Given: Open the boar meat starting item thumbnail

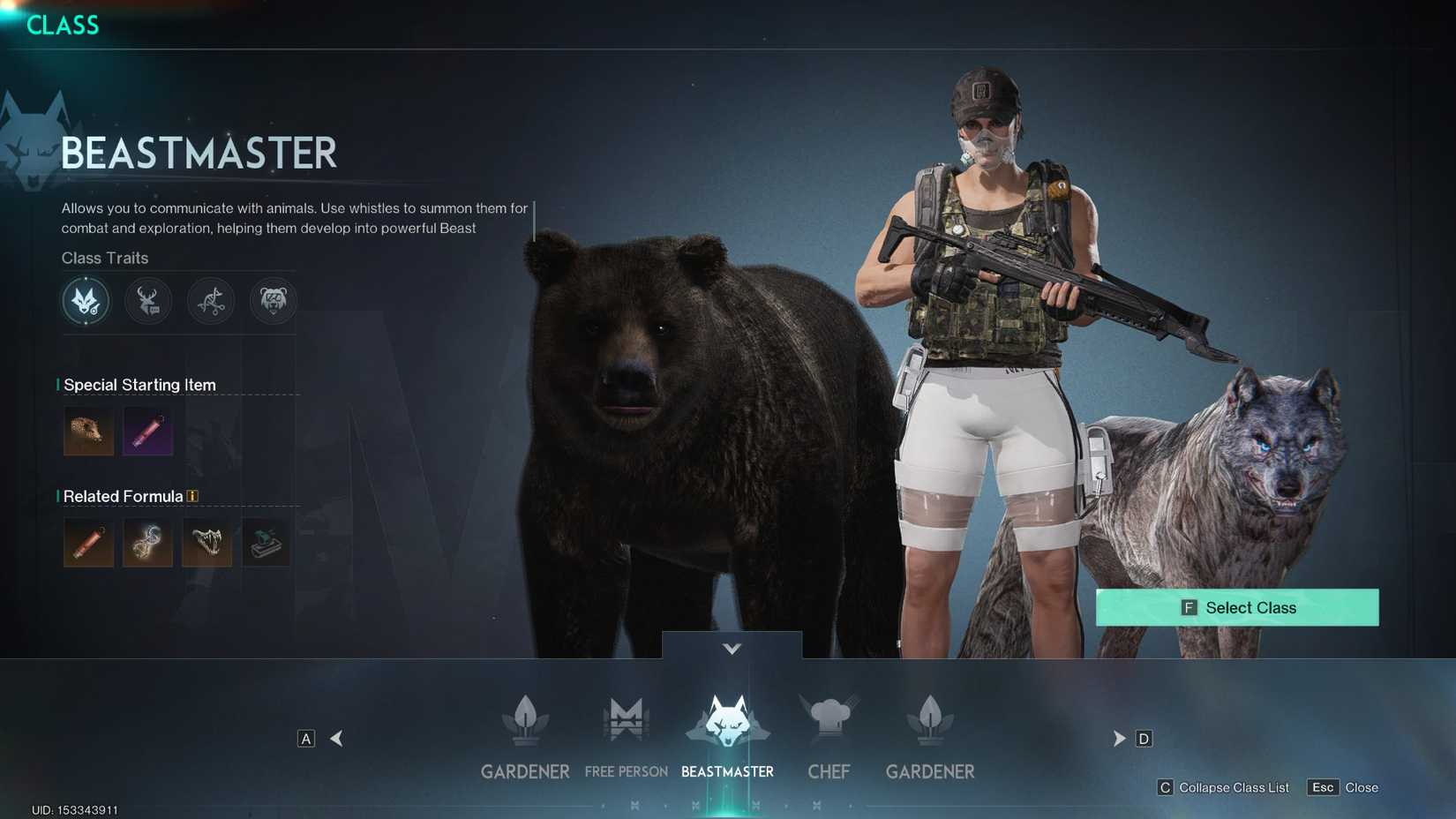Looking at the screenshot, I should tap(88, 431).
